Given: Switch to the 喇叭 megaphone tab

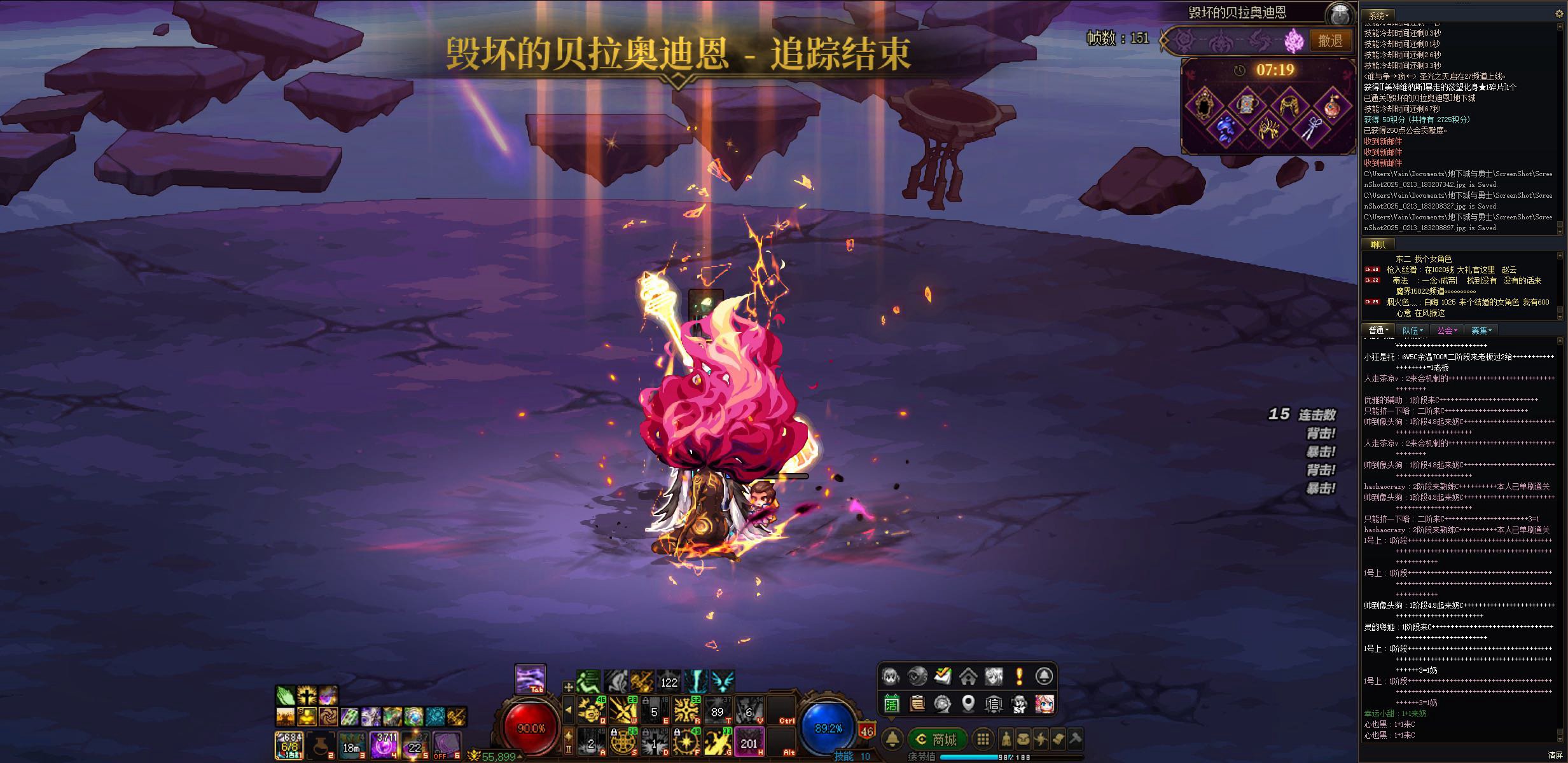Looking at the screenshot, I should pyautogui.click(x=1378, y=244).
